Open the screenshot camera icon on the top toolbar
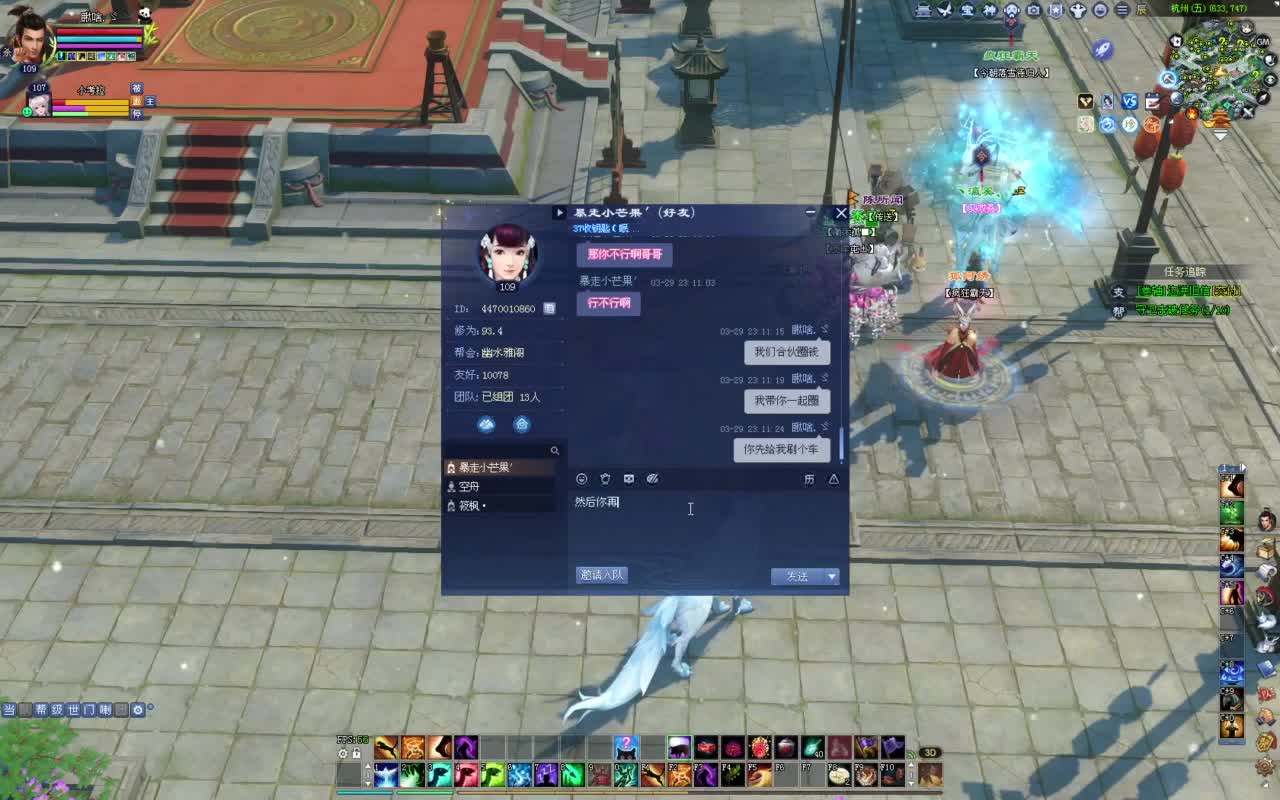This screenshot has height=800, width=1280. pyautogui.click(x=1033, y=10)
